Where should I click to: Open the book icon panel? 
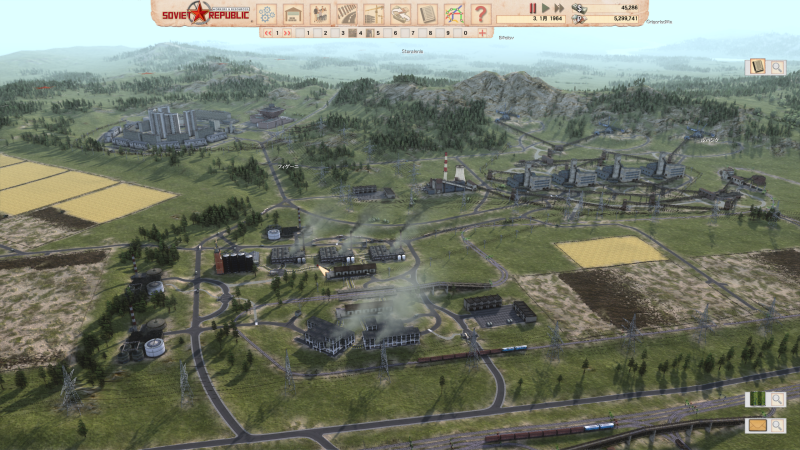coord(757,66)
